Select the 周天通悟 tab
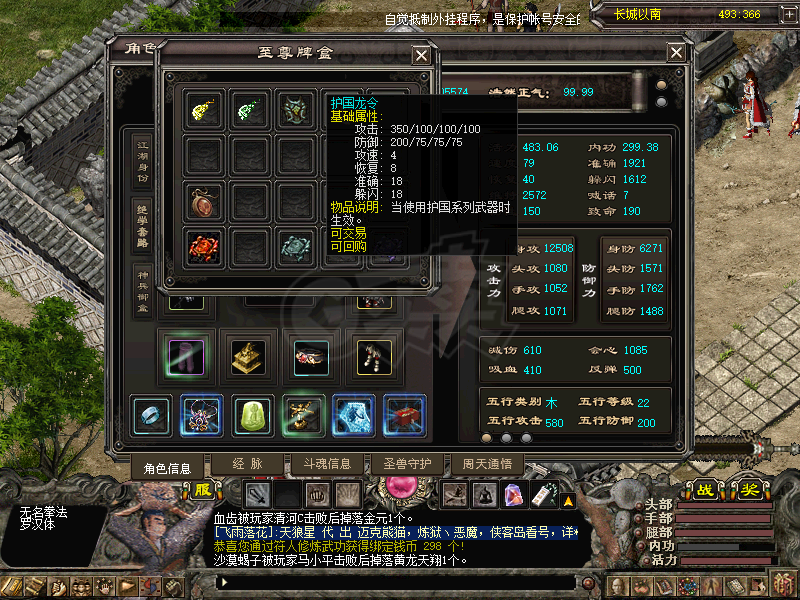The width and height of the screenshot is (800, 600). coord(487,464)
